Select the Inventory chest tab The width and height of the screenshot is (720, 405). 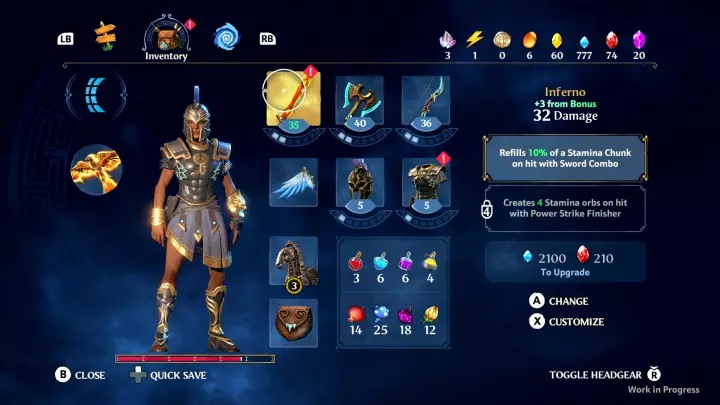pyautogui.click(x=166, y=36)
